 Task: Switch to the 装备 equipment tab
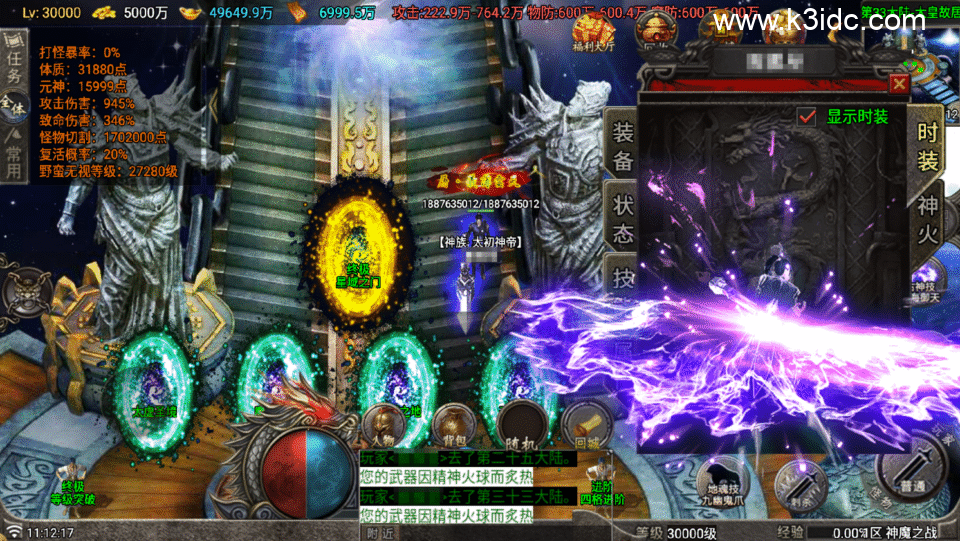coord(623,145)
